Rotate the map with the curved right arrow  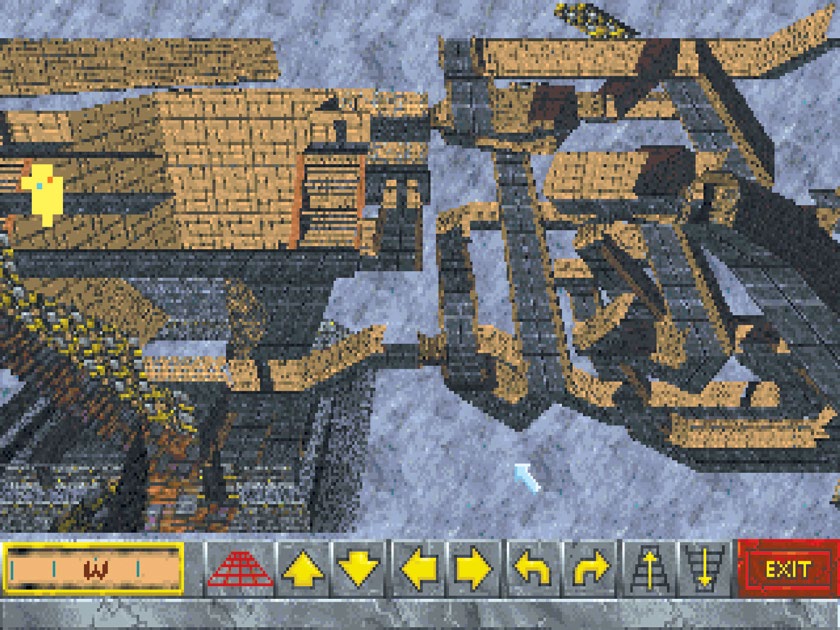coord(589,569)
